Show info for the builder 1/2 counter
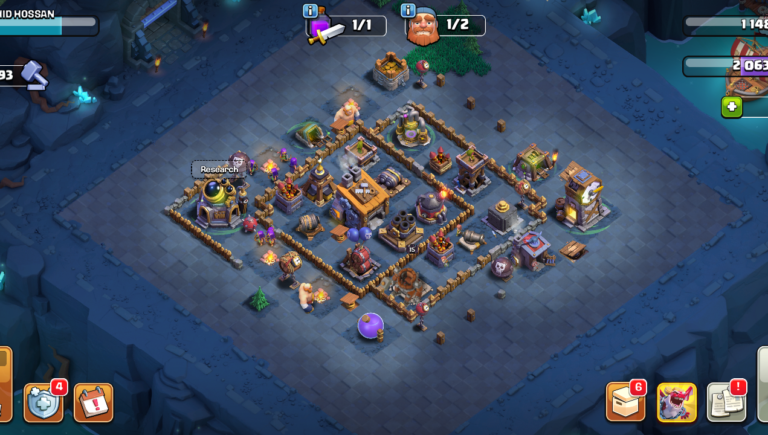The height and width of the screenshot is (435, 768). click(x=410, y=12)
